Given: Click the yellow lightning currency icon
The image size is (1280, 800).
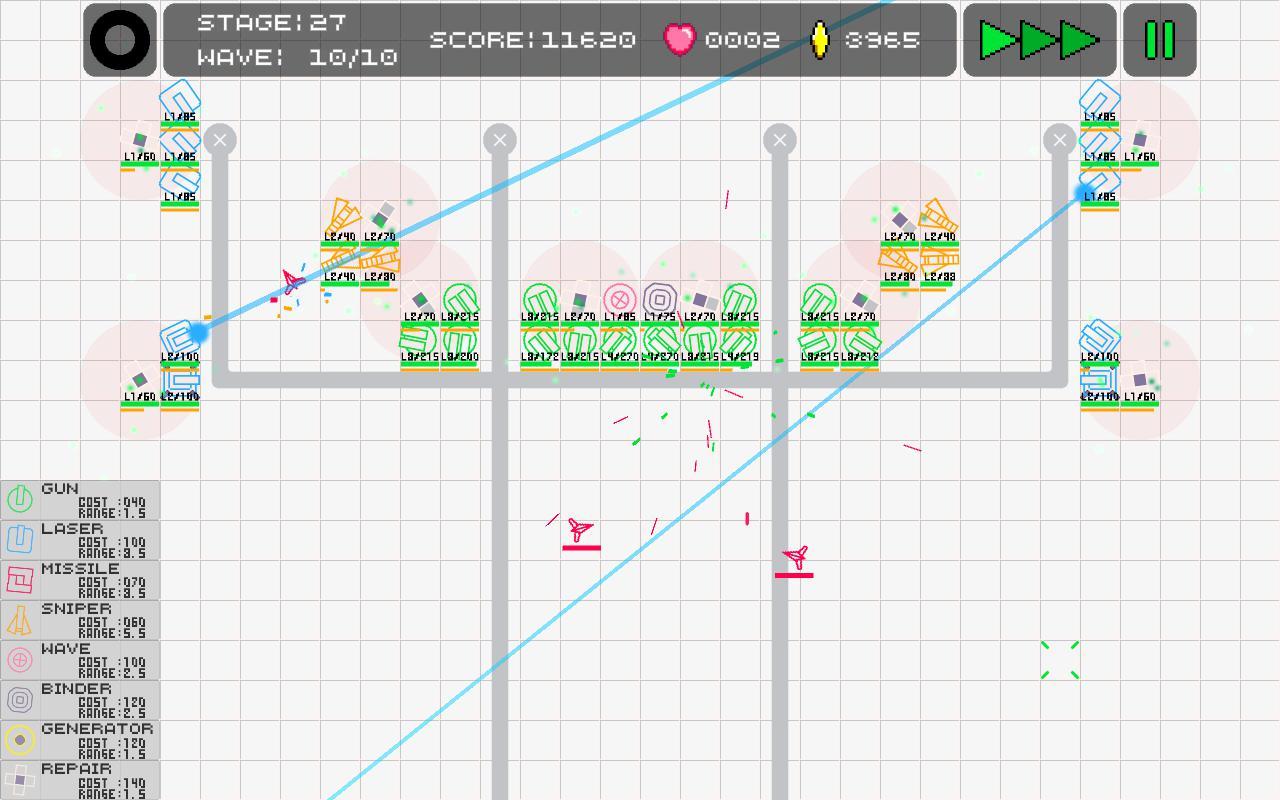Looking at the screenshot, I should point(820,41).
